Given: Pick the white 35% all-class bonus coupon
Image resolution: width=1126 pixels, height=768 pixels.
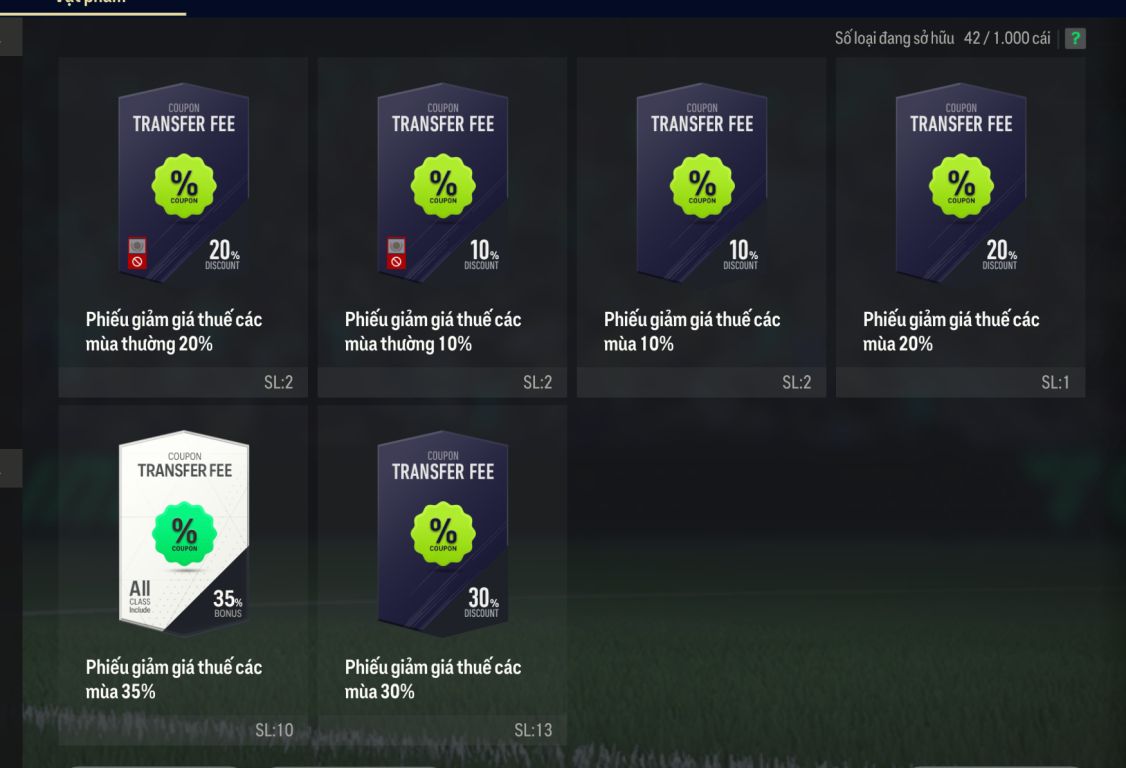Looking at the screenshot, I should coord(183,574).
